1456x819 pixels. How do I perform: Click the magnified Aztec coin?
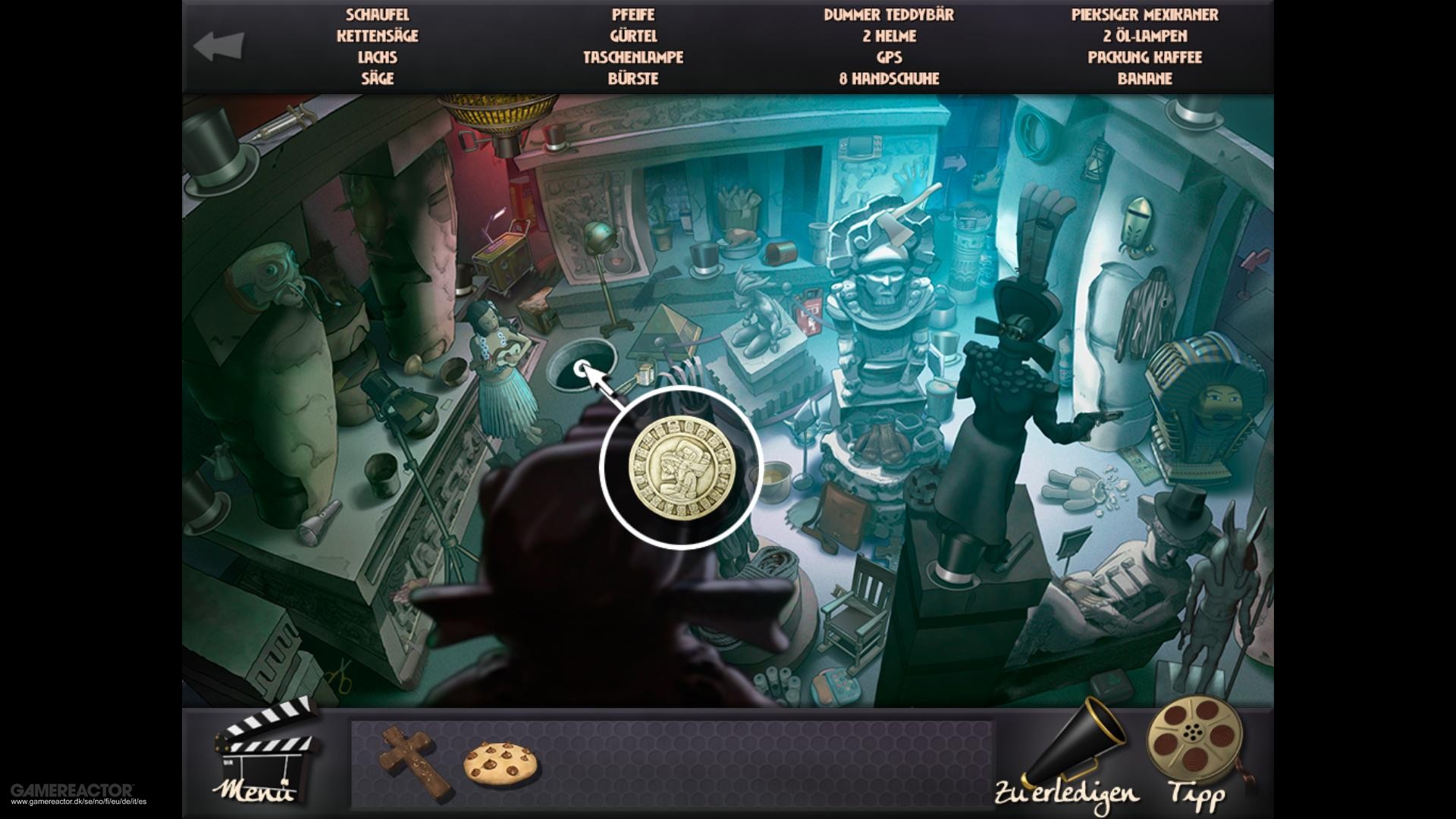pyautogui.click(x=679, y=469)
